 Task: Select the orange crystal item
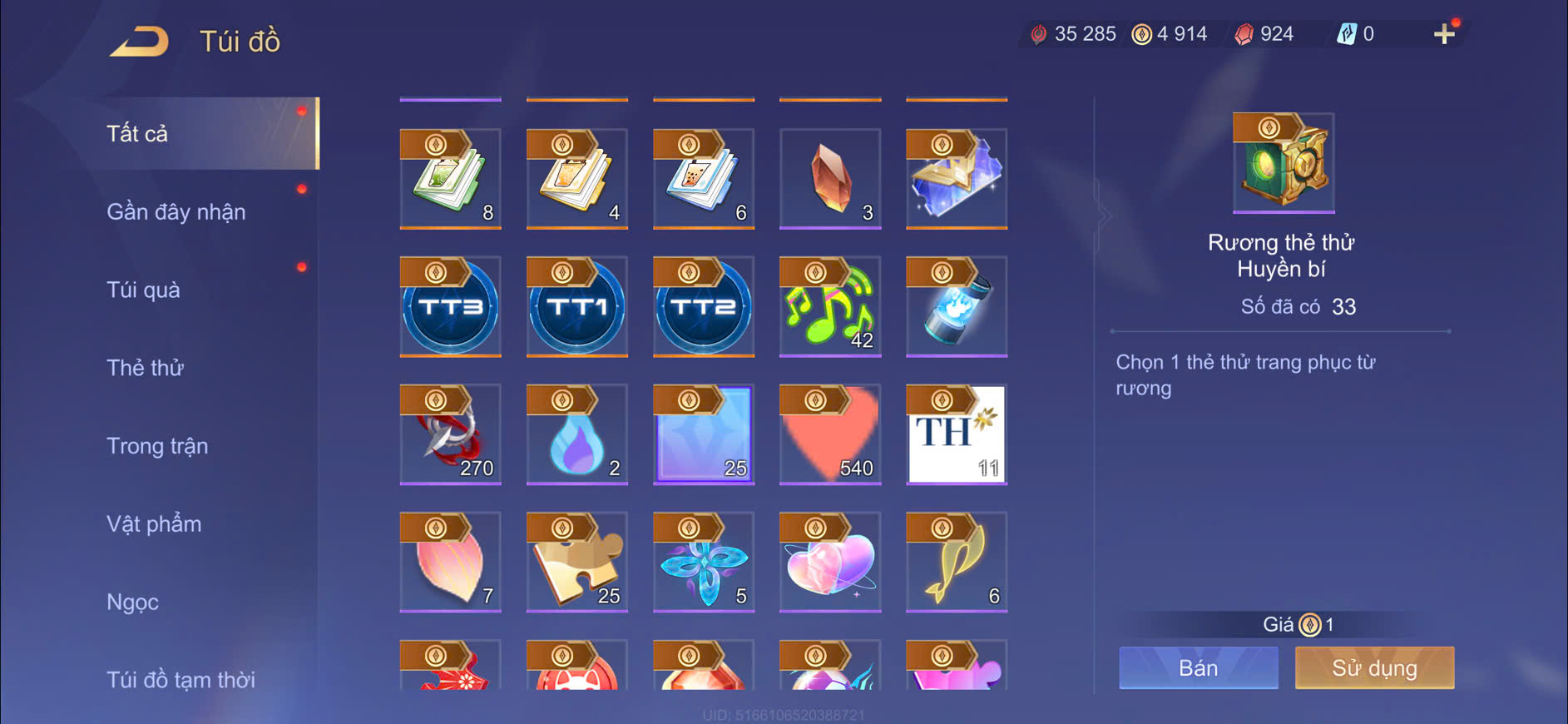(830, 178)
